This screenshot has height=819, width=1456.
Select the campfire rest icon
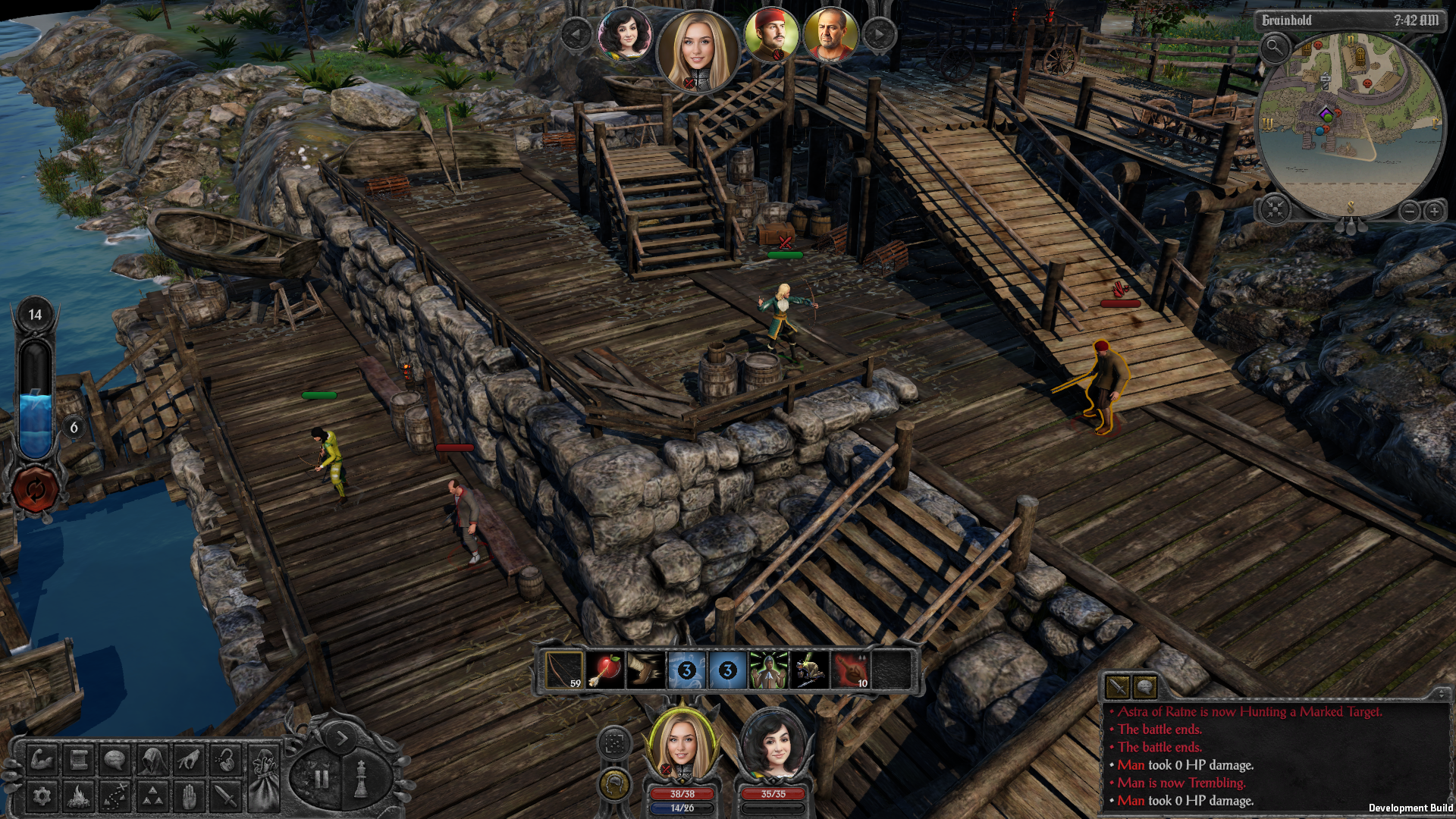(x=79, y=797)
